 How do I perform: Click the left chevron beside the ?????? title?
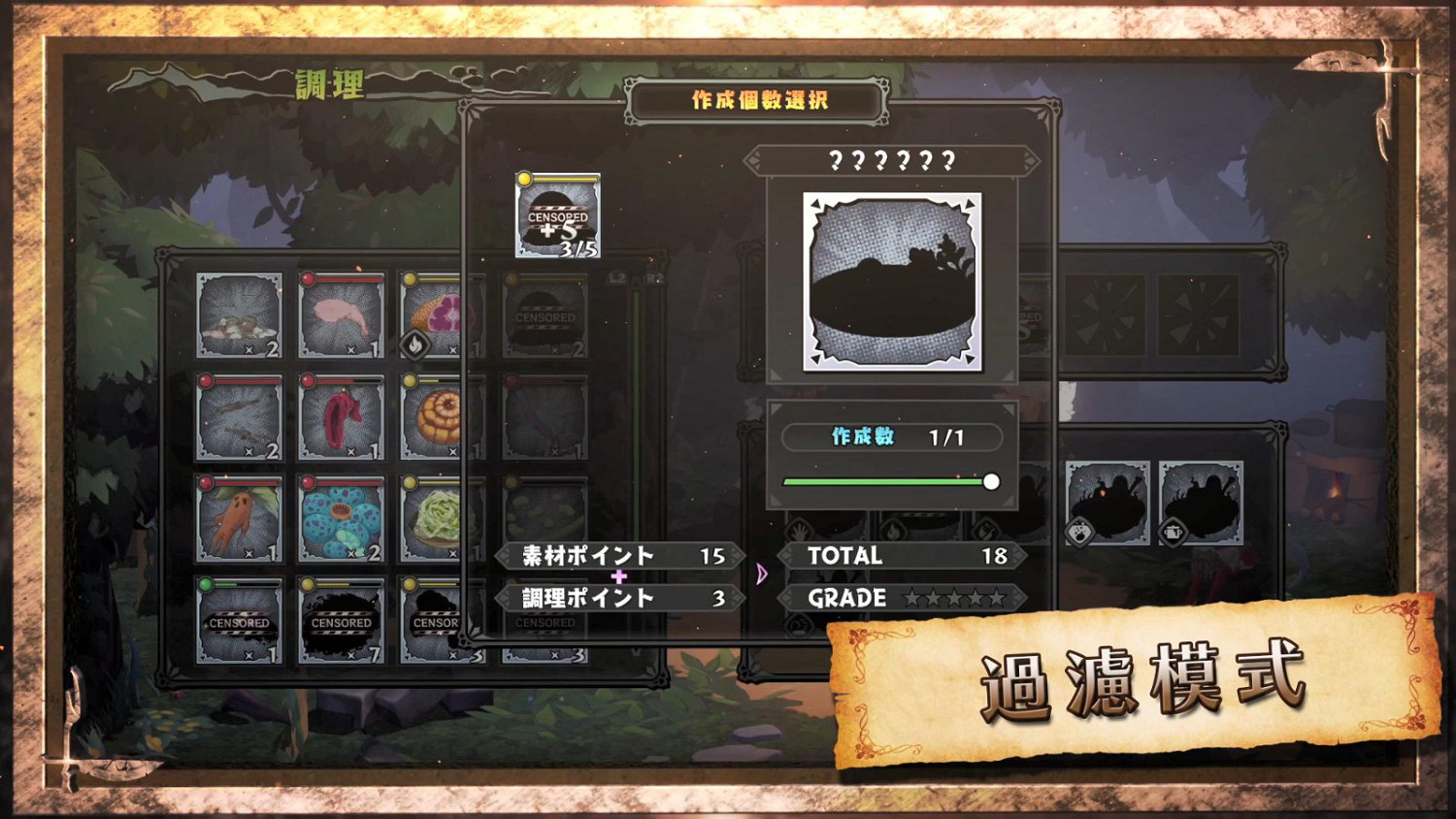coord(756,159)
